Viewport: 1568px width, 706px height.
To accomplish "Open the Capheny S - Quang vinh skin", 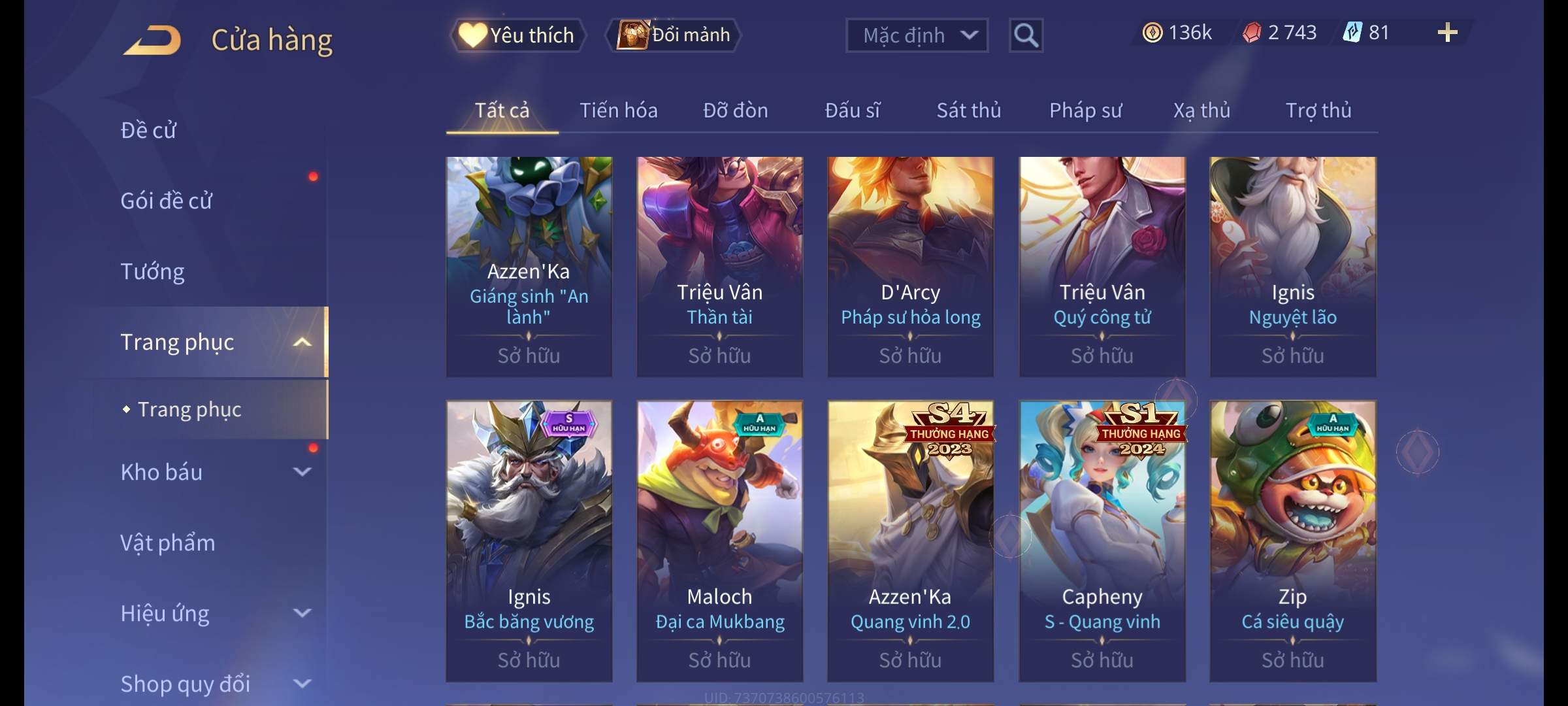I will 1102,541.
